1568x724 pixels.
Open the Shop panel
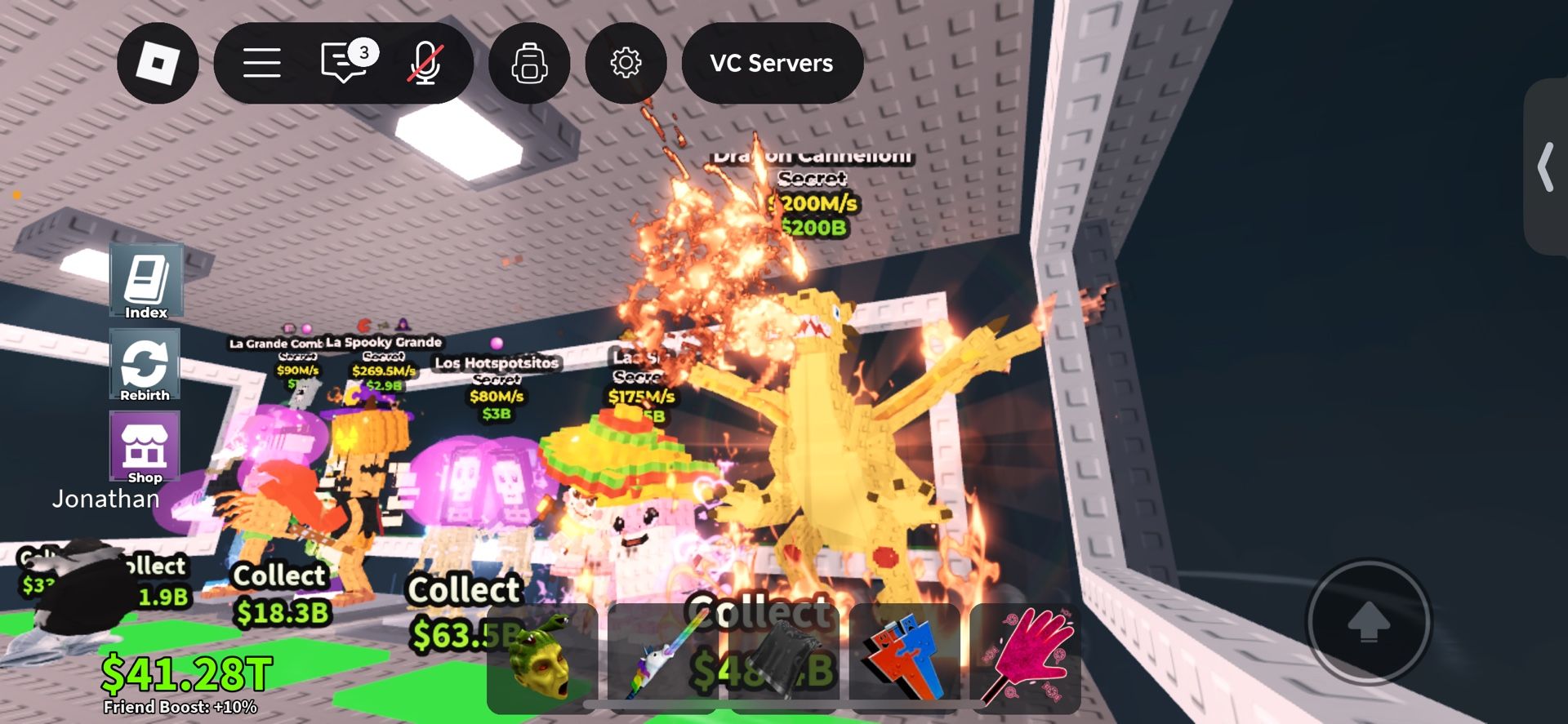click(147, 449)
